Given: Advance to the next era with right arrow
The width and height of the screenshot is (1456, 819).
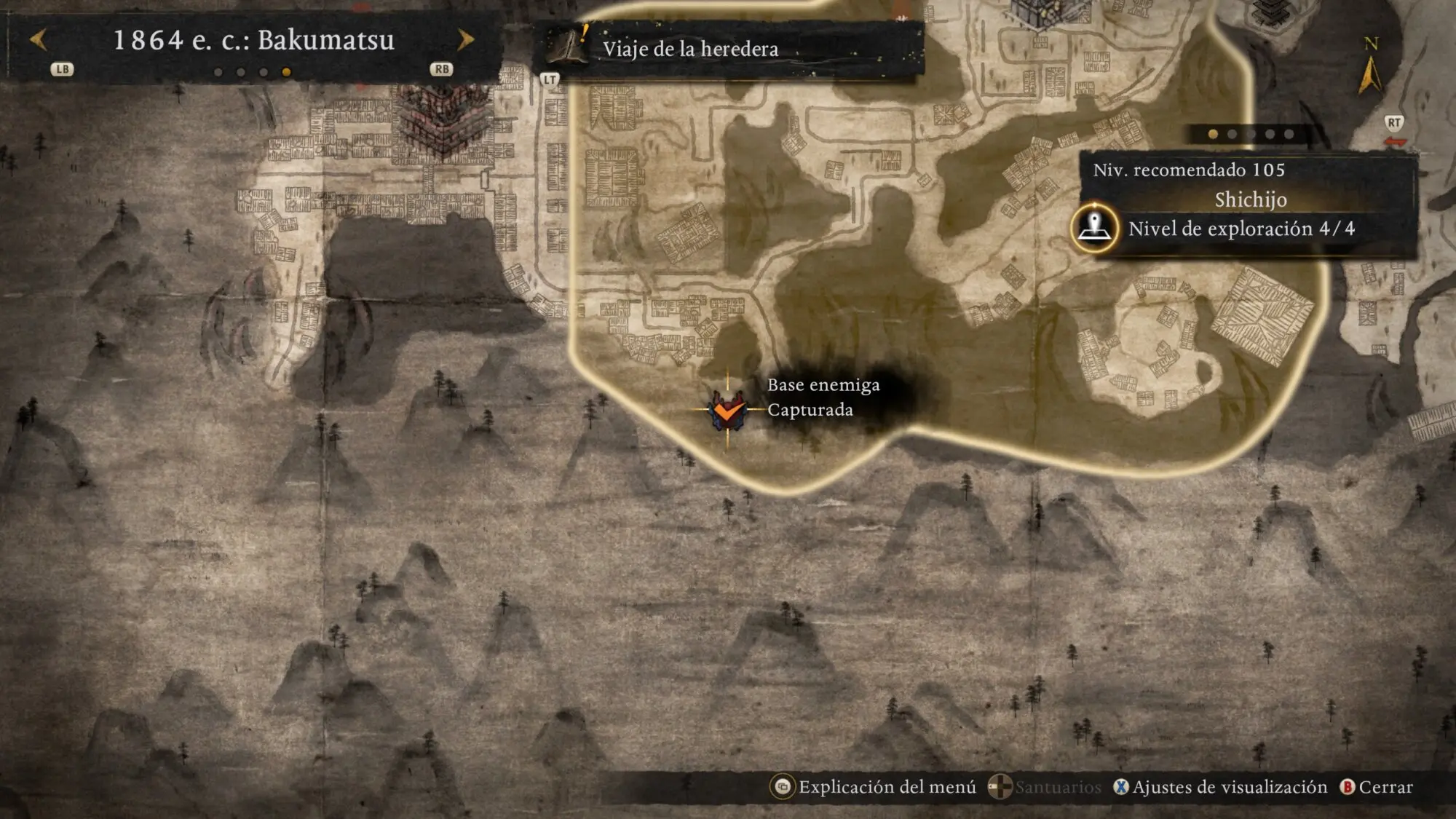Looking at the screenshot, I should (x=466, y=39).
